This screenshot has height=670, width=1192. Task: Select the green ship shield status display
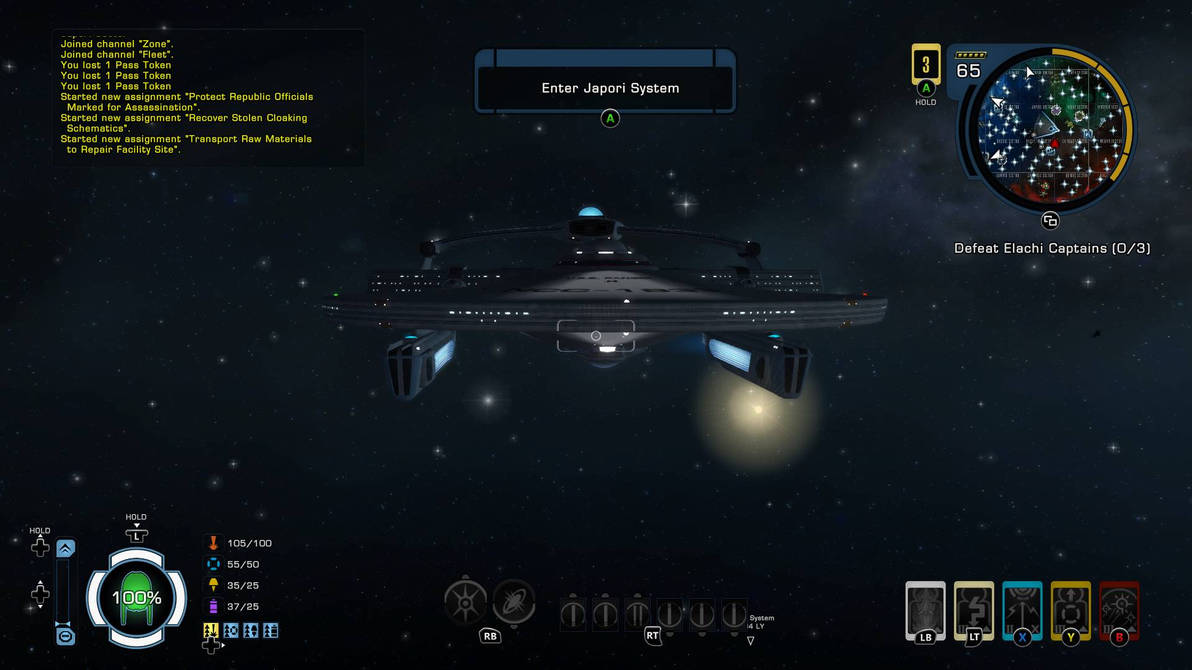pos(136,598)
